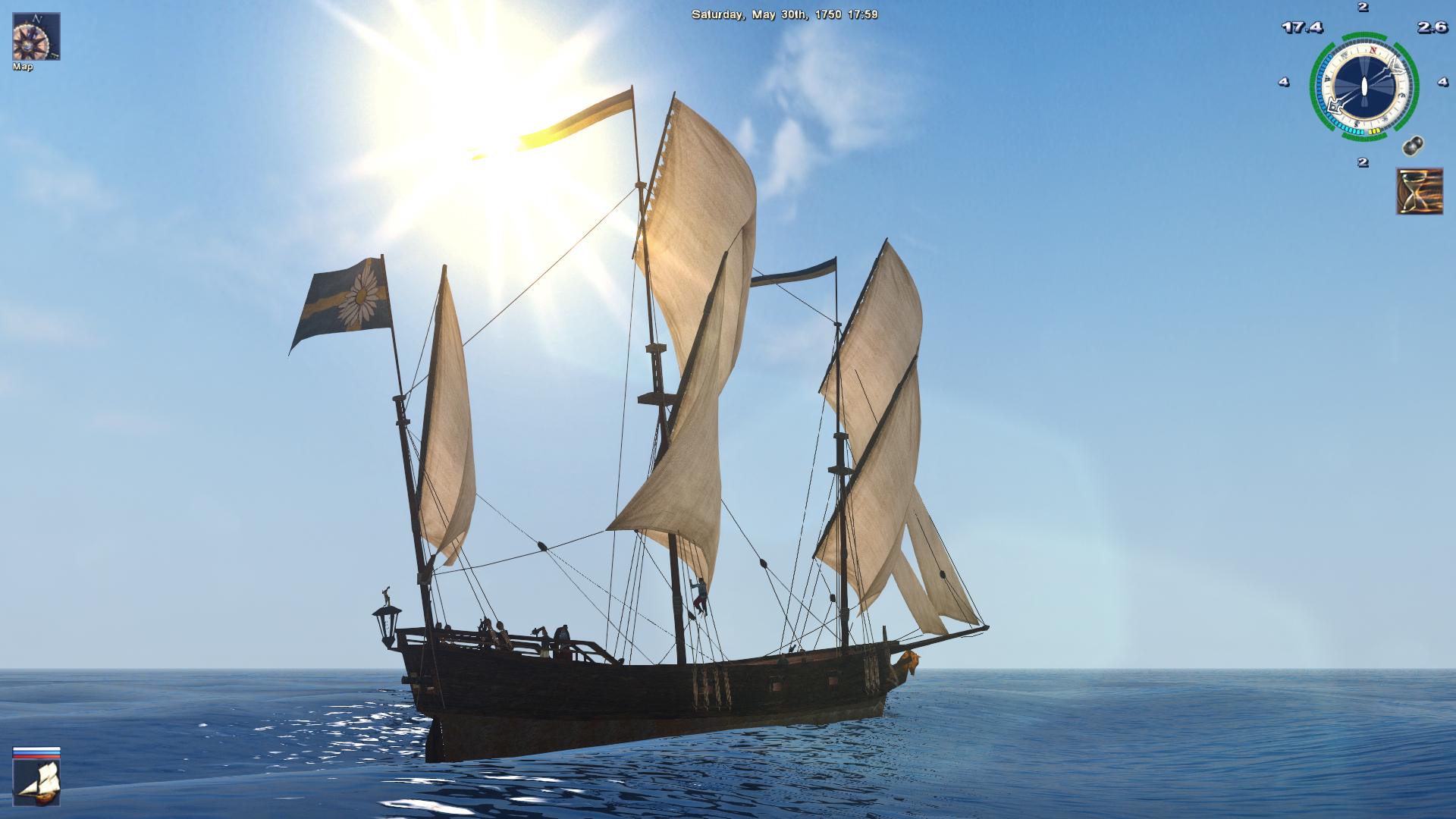
Task: Select the ship portrait icon
Action: coord(36,782)
